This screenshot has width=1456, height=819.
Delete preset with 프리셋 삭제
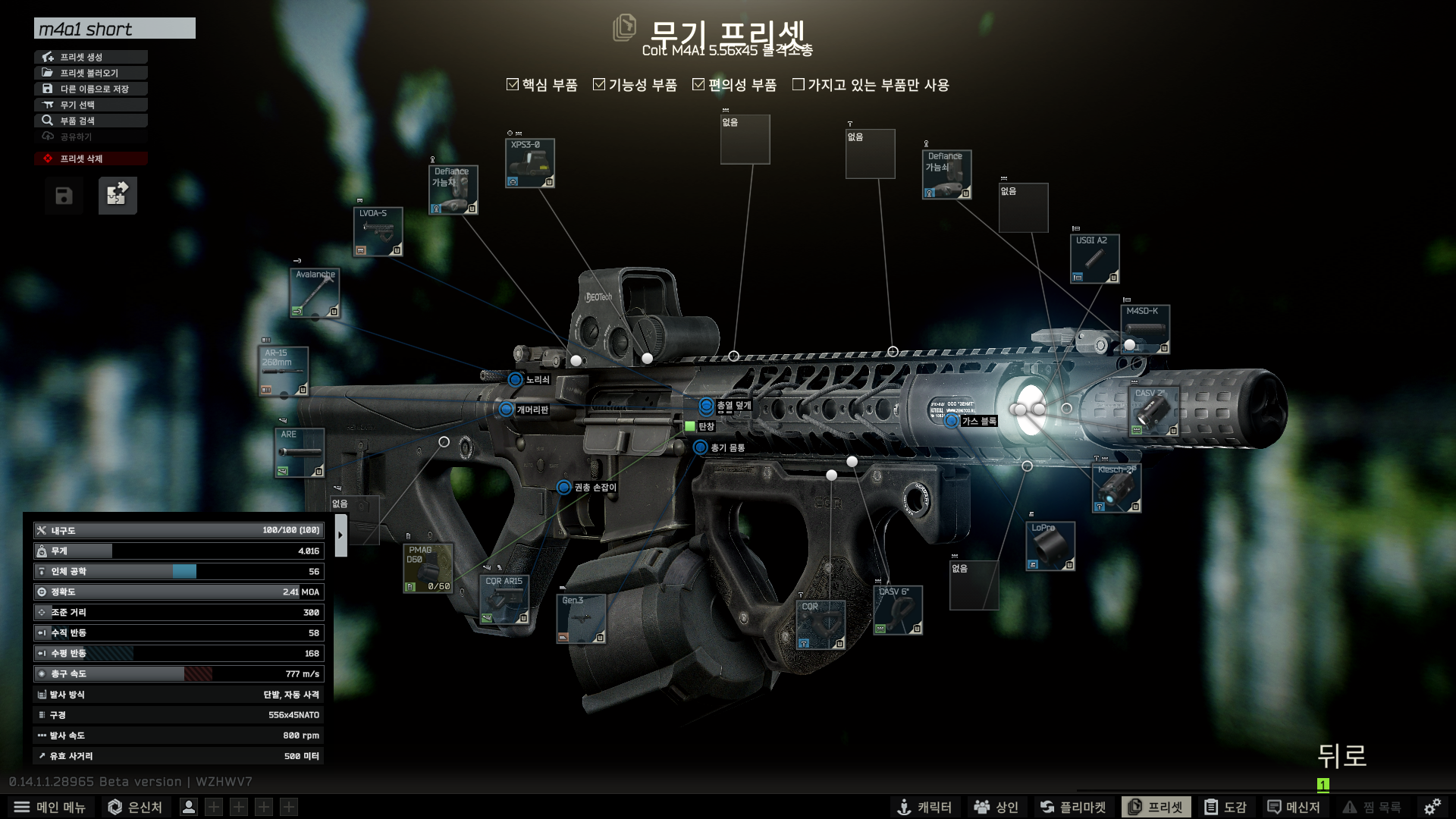pos(90,158)
